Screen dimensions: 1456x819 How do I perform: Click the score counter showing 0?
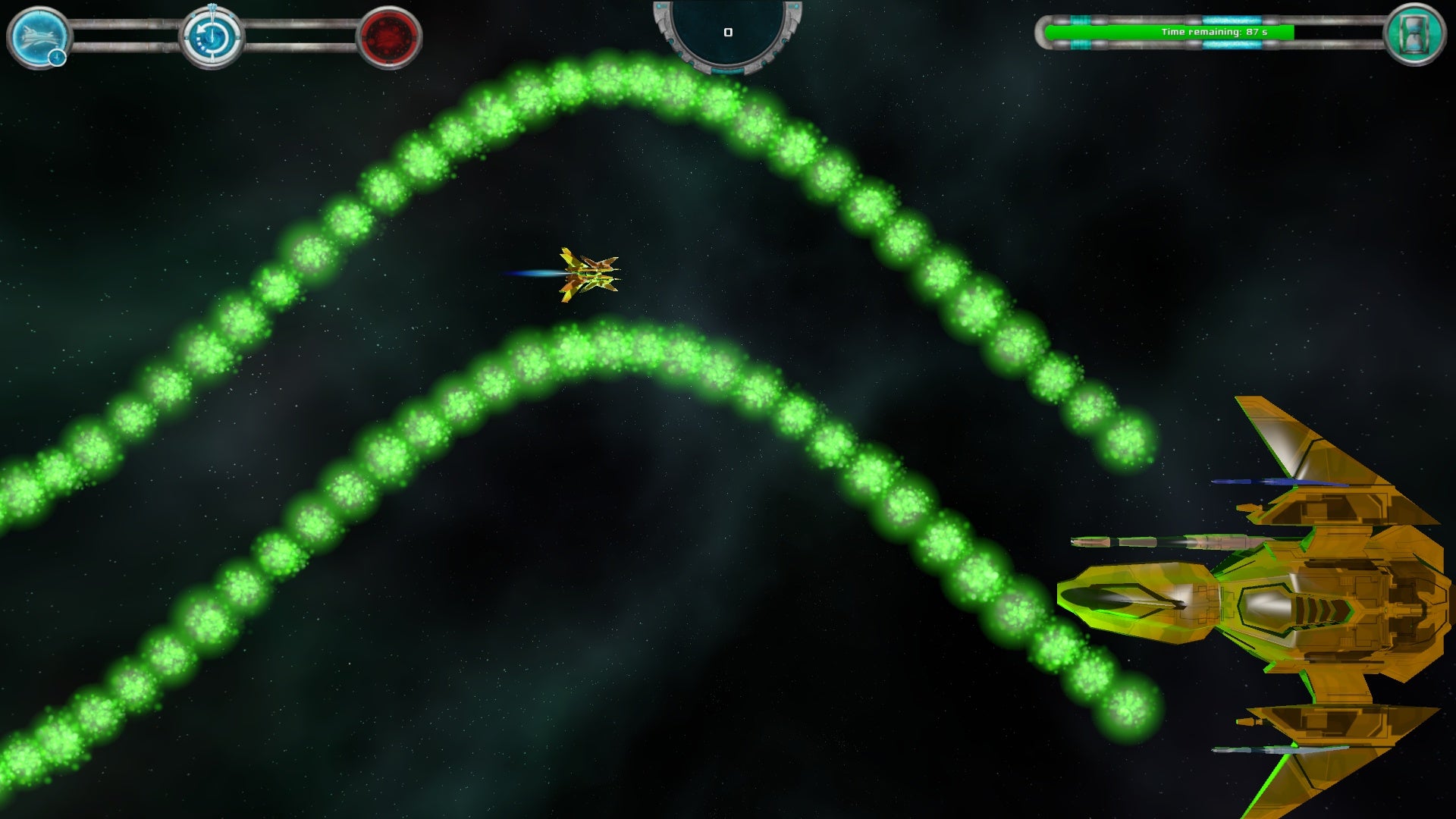(728, 32)
